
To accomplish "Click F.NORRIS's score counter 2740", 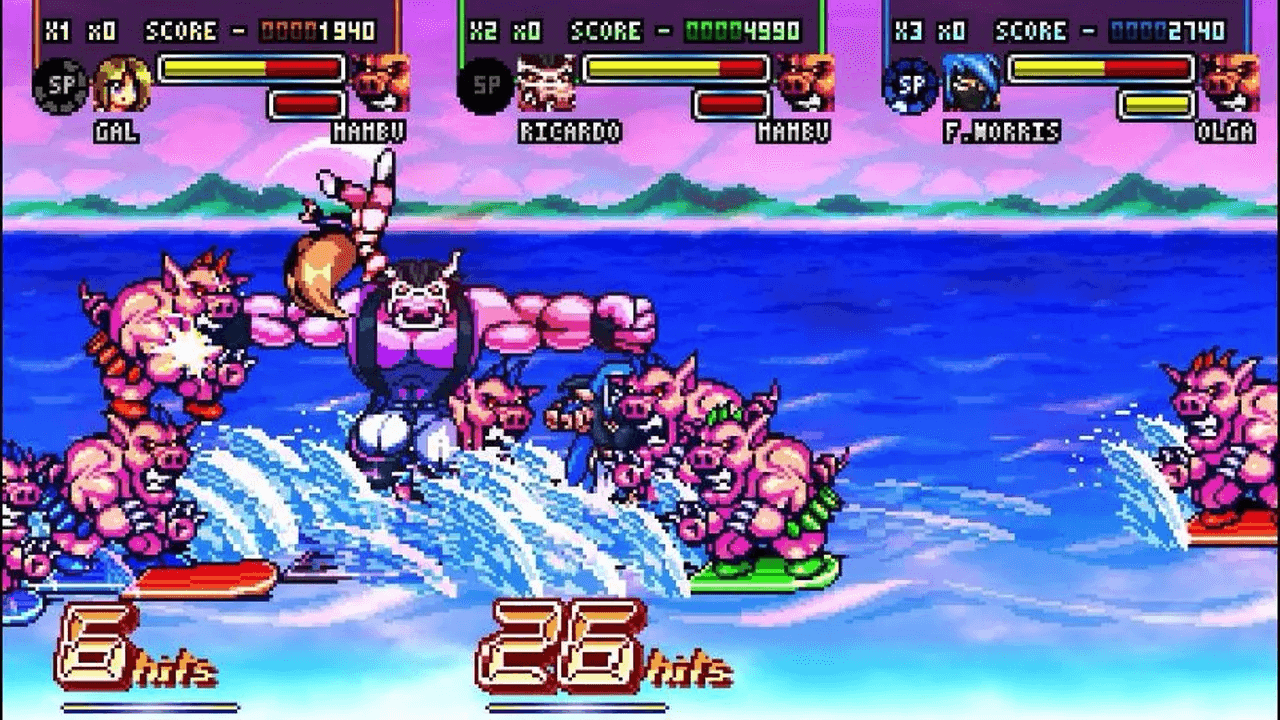I will 1165,30.
